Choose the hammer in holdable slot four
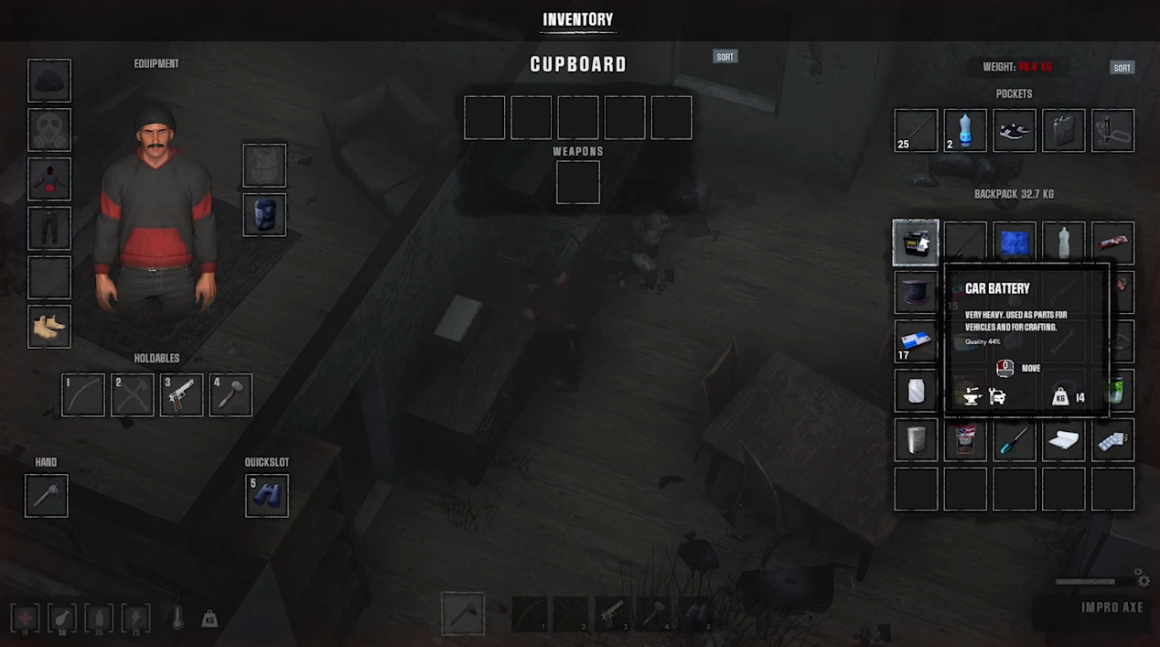This screenshot has width=1160, height=647. tap(230, 395)
